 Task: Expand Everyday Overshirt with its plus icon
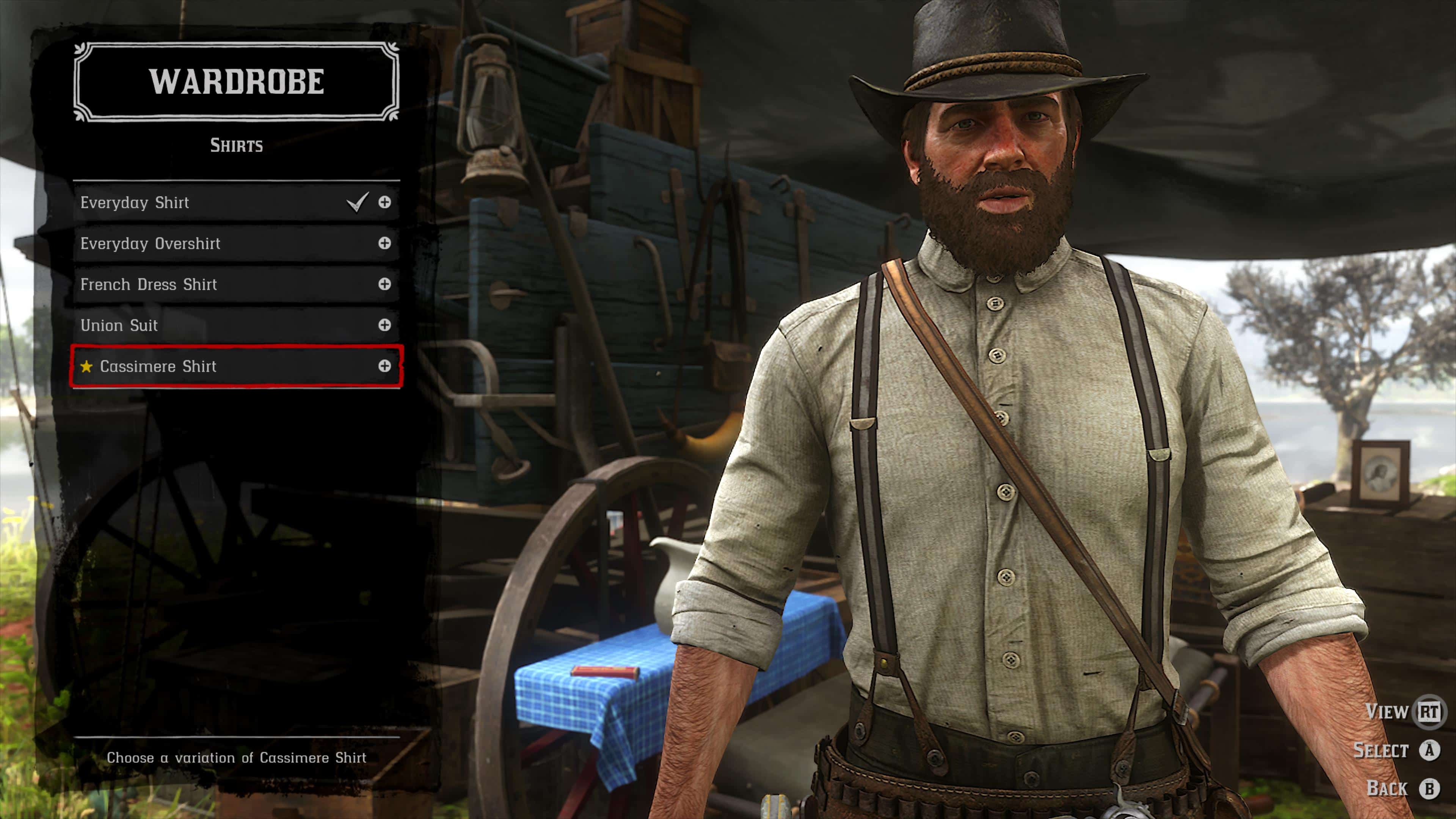(x=384, y=243)
